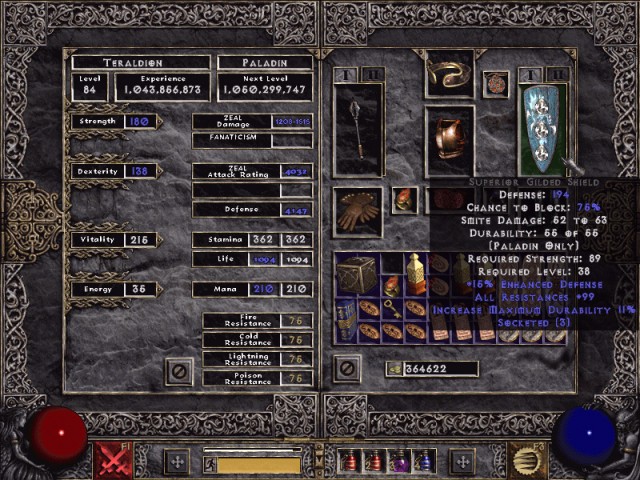The image size is (640, 480).
Task: Toggle the run/walk button
Action: [x=209, y=464]
